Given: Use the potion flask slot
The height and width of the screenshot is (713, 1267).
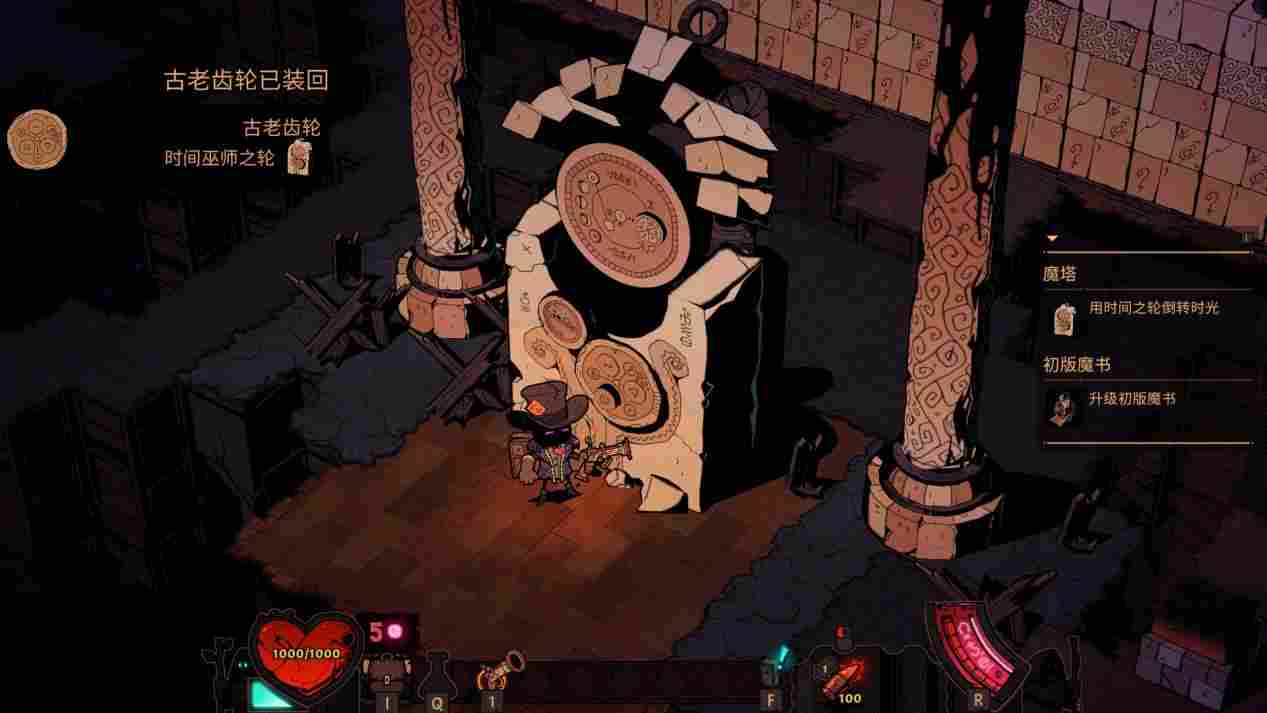Looking at the screenshot, I should point(437,675).
